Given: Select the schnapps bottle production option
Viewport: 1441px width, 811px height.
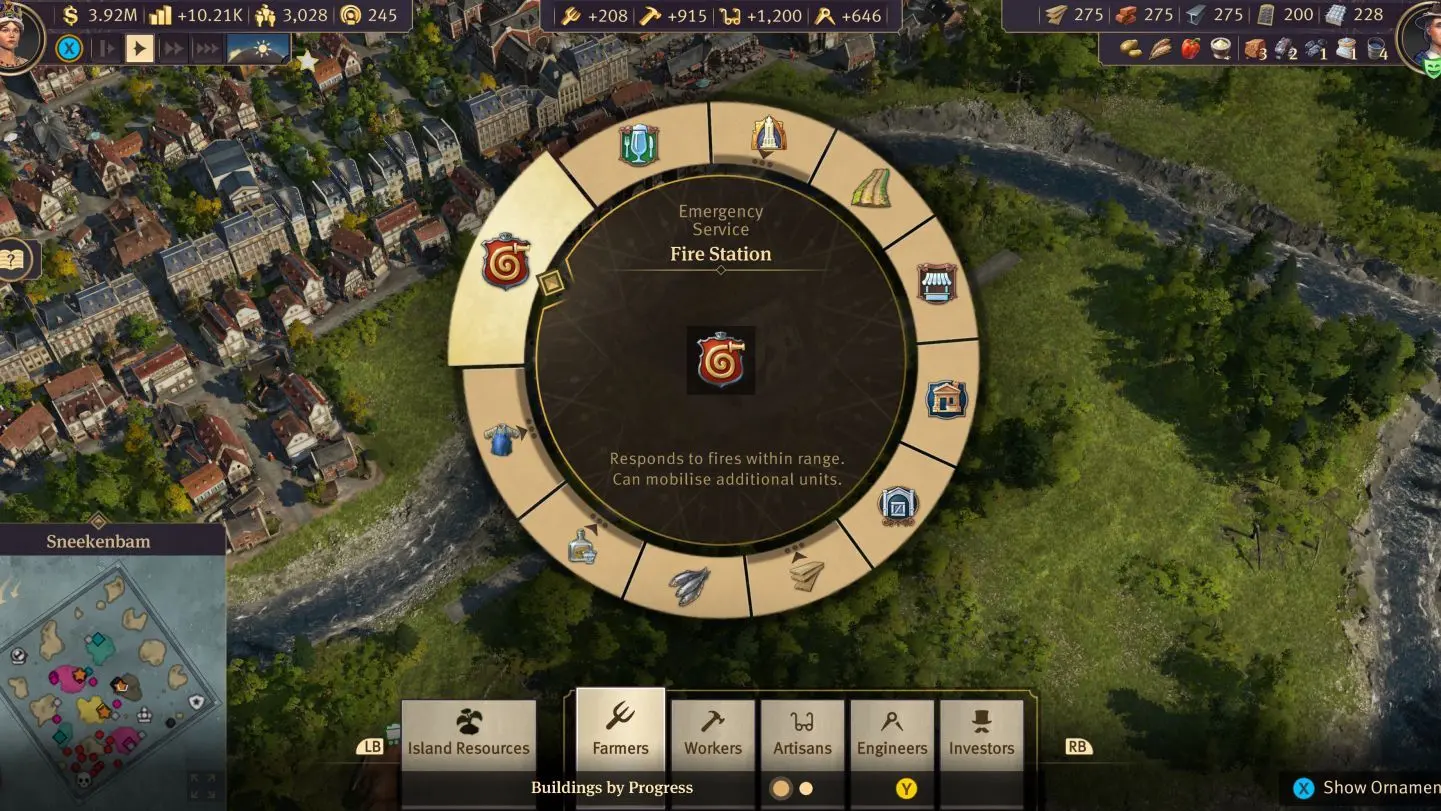Looking at the screenshot, I should tap(583, 545).
